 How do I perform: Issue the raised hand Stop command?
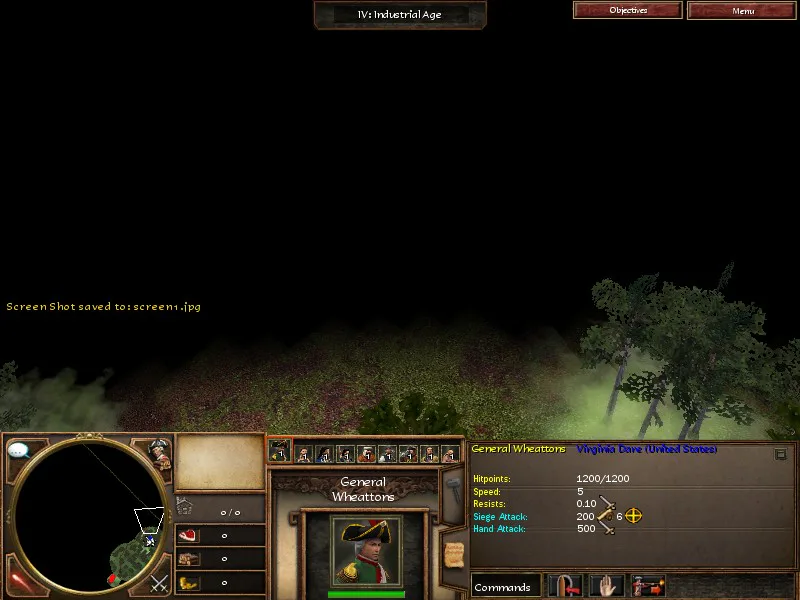607,587
